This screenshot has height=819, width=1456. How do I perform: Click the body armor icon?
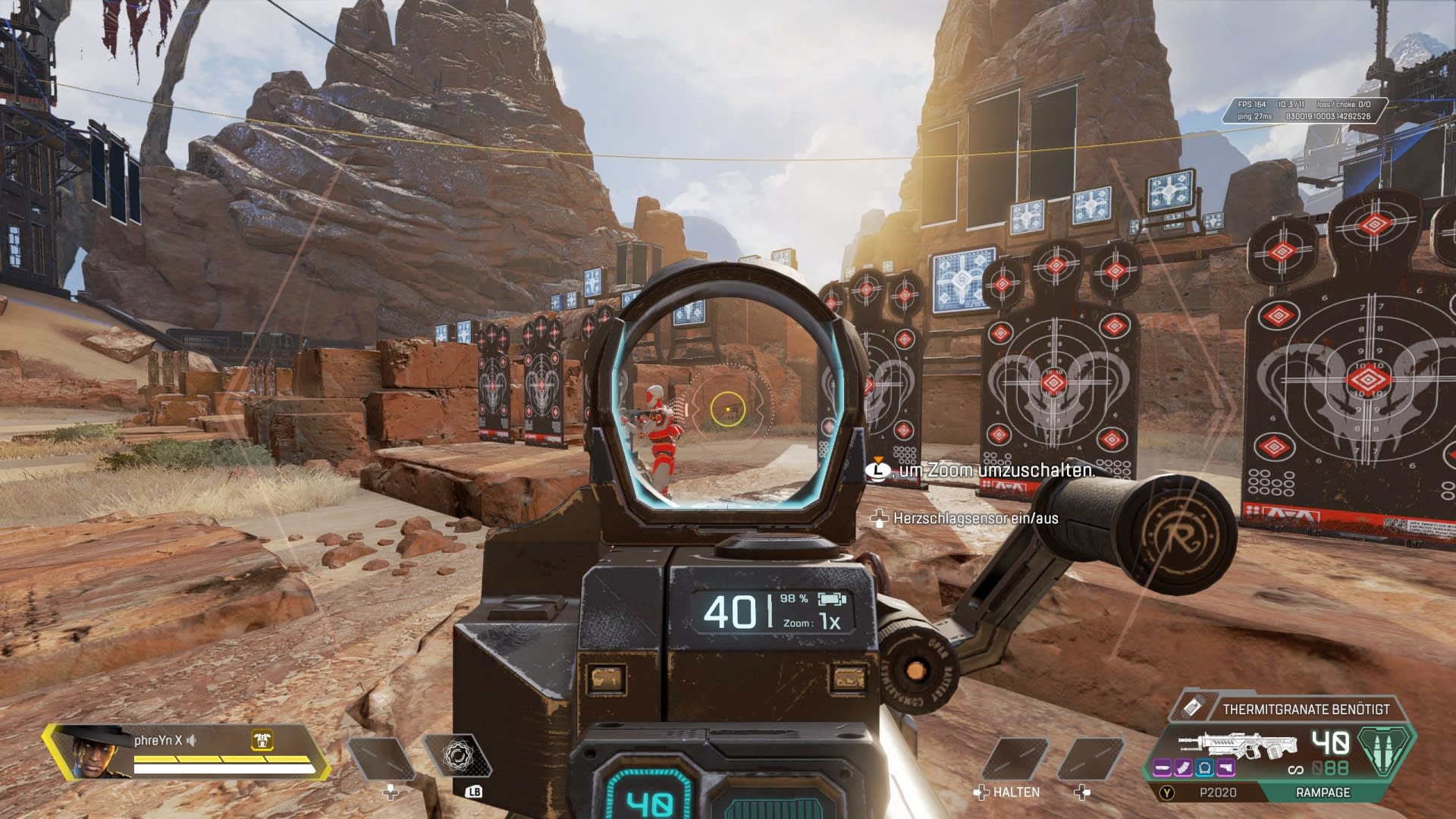tap(262, 740)
